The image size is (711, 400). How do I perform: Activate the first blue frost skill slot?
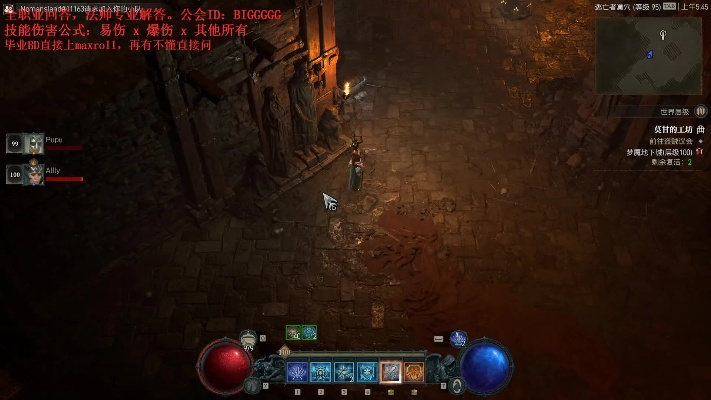coord(297,372)
